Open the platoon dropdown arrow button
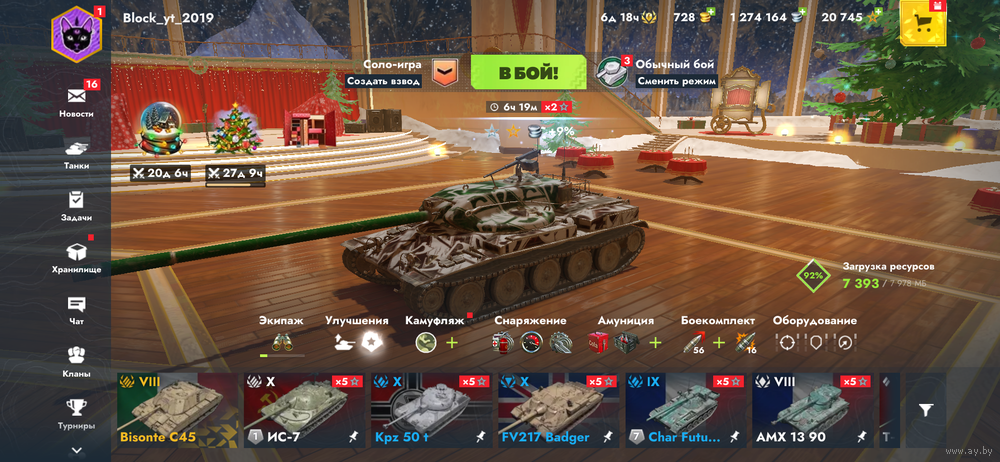The height and width of the screenshot is (462, 1000). pos(445,72)
